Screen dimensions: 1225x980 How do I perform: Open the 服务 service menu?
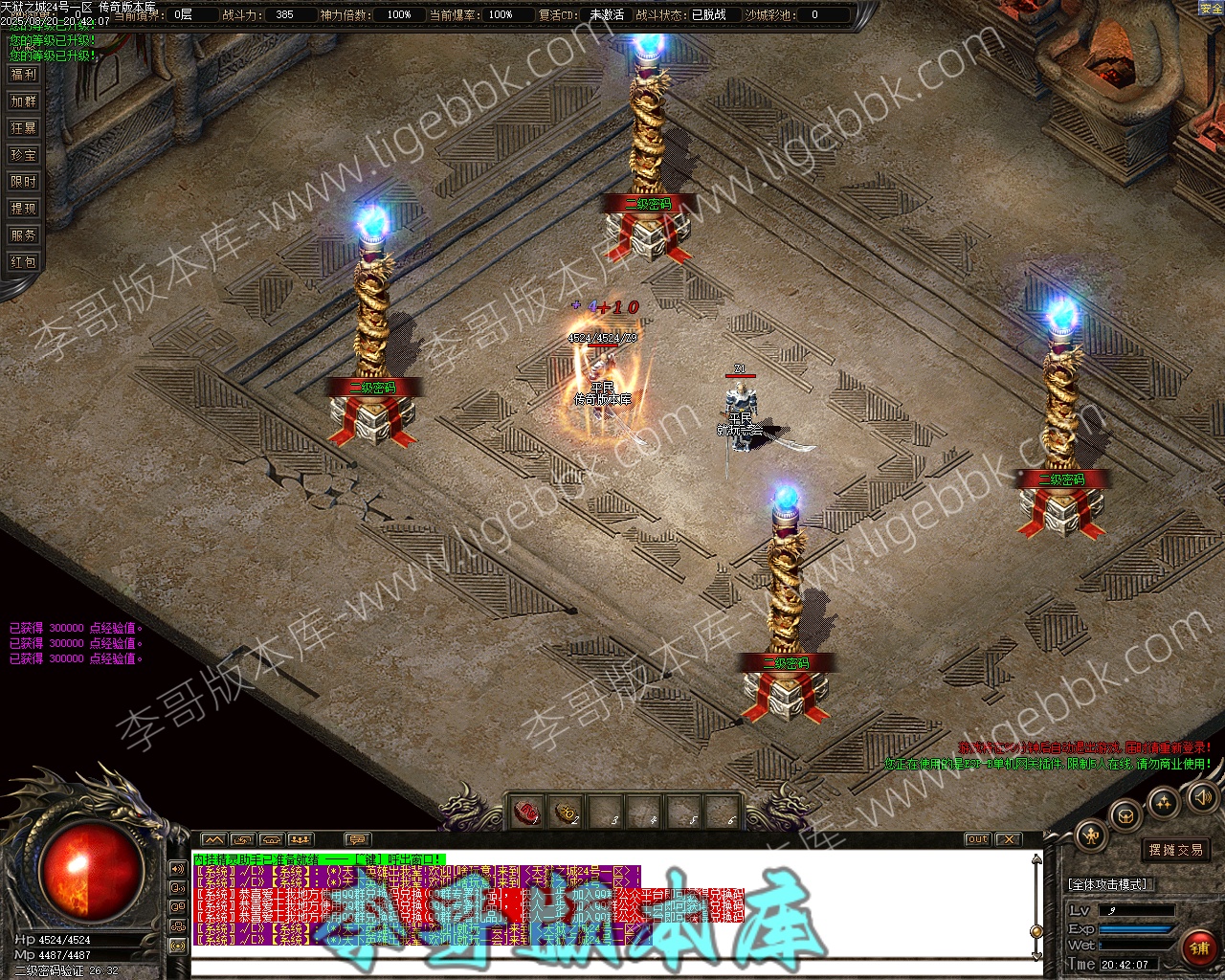pyautogui.click(x=23, y=235)
